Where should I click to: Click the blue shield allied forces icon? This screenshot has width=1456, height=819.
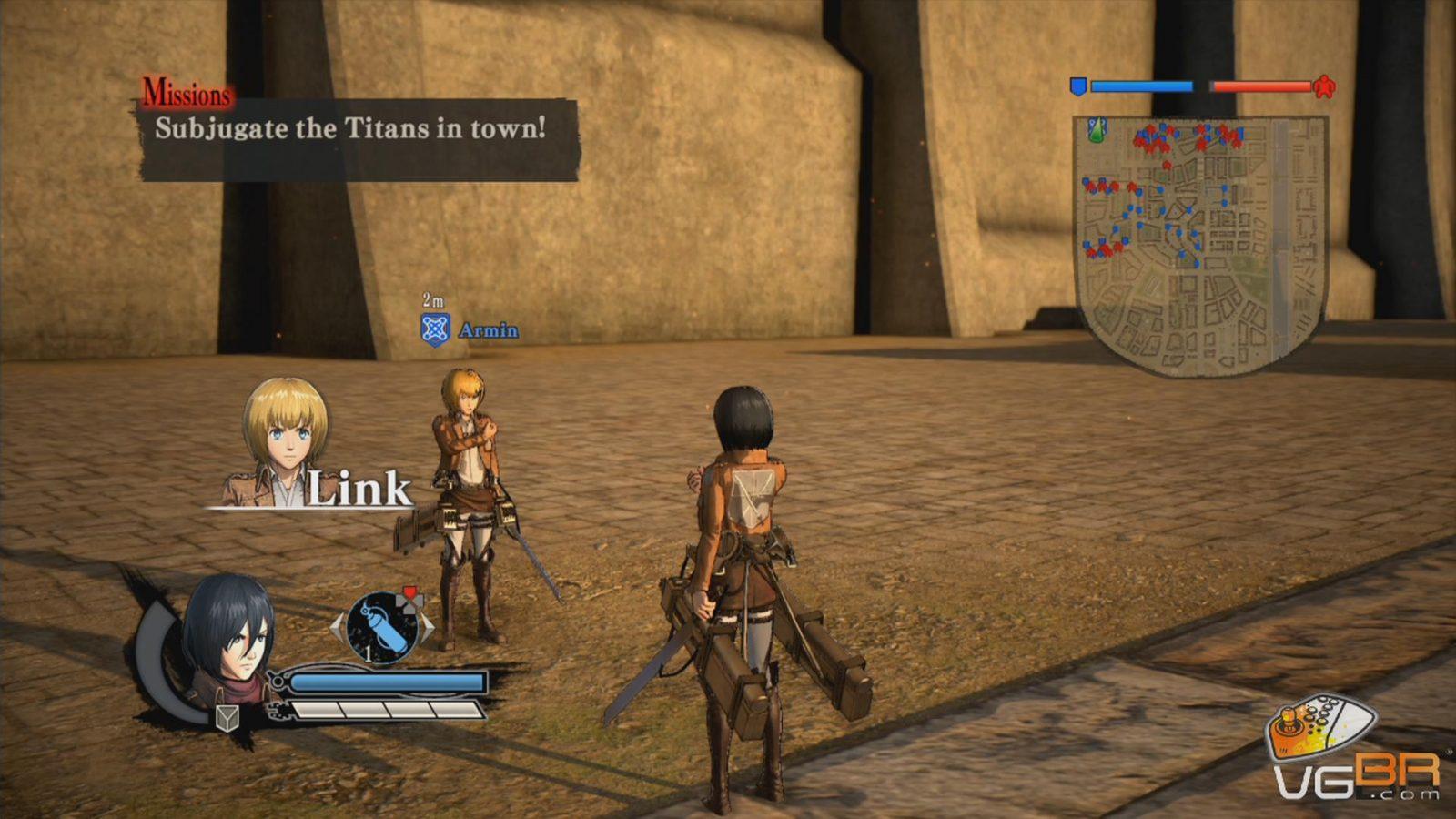tap(1078, 86)
